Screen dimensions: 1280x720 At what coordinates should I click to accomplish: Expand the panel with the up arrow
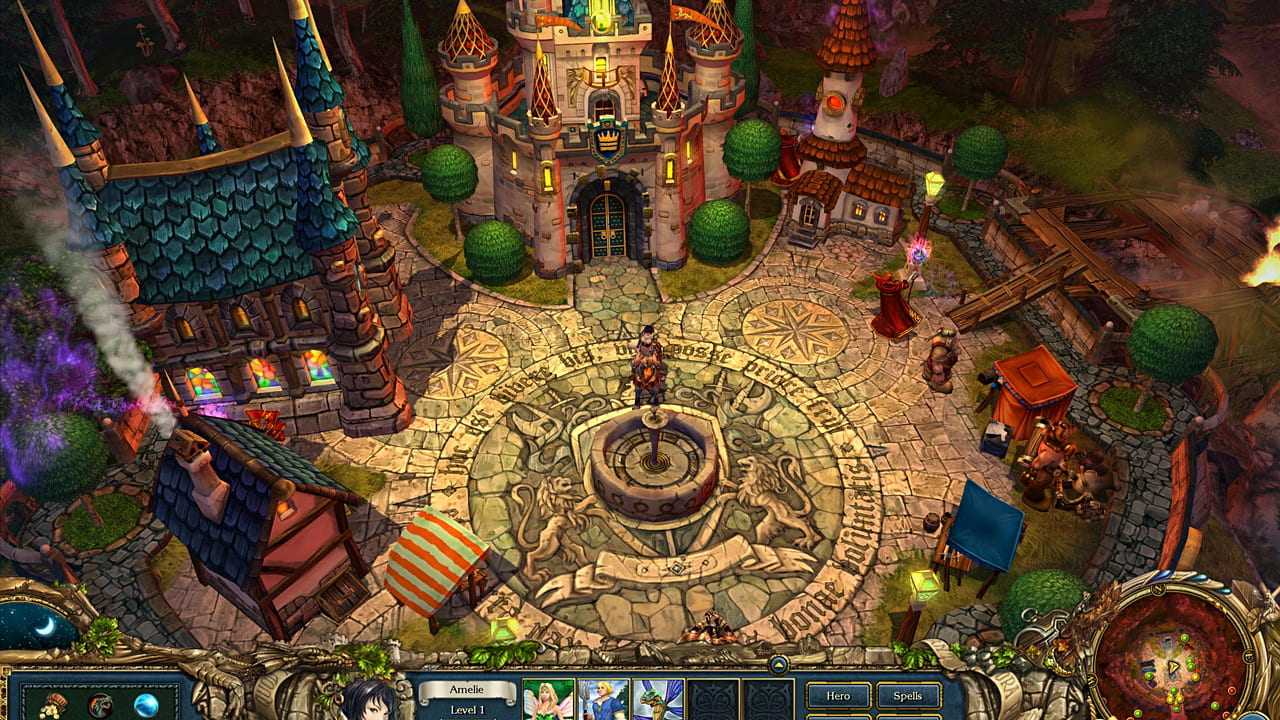click(778, 663)
